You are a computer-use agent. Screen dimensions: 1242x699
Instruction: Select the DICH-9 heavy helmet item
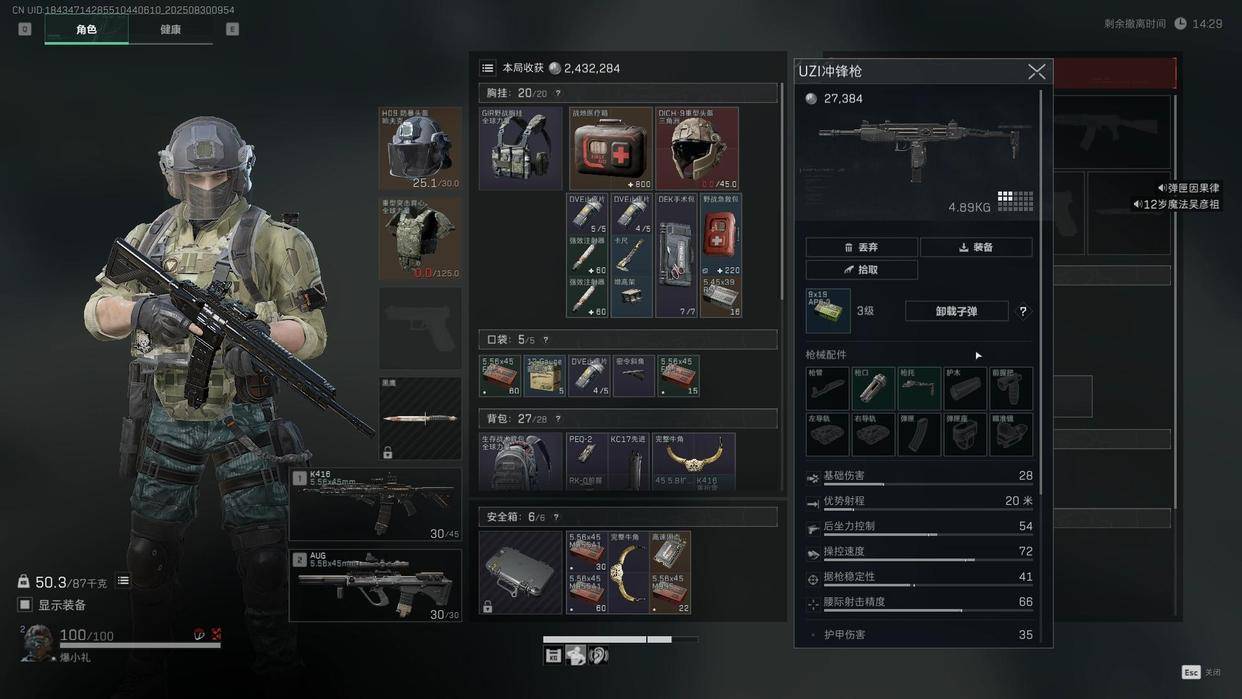697,148
